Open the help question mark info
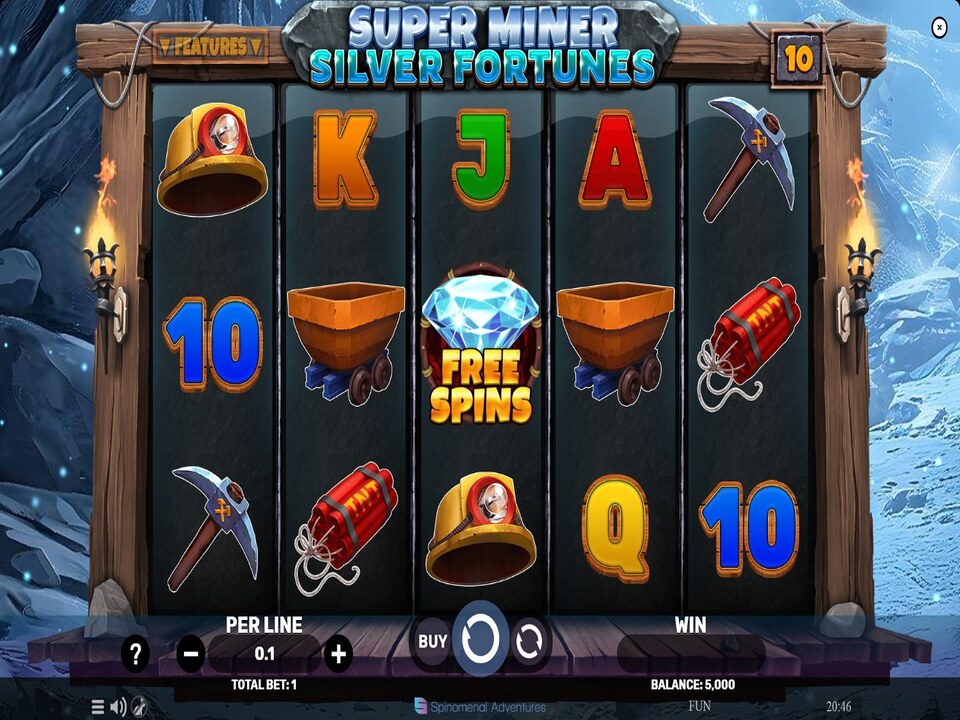Viewport: 960px width, 720px height. point(136,655)
